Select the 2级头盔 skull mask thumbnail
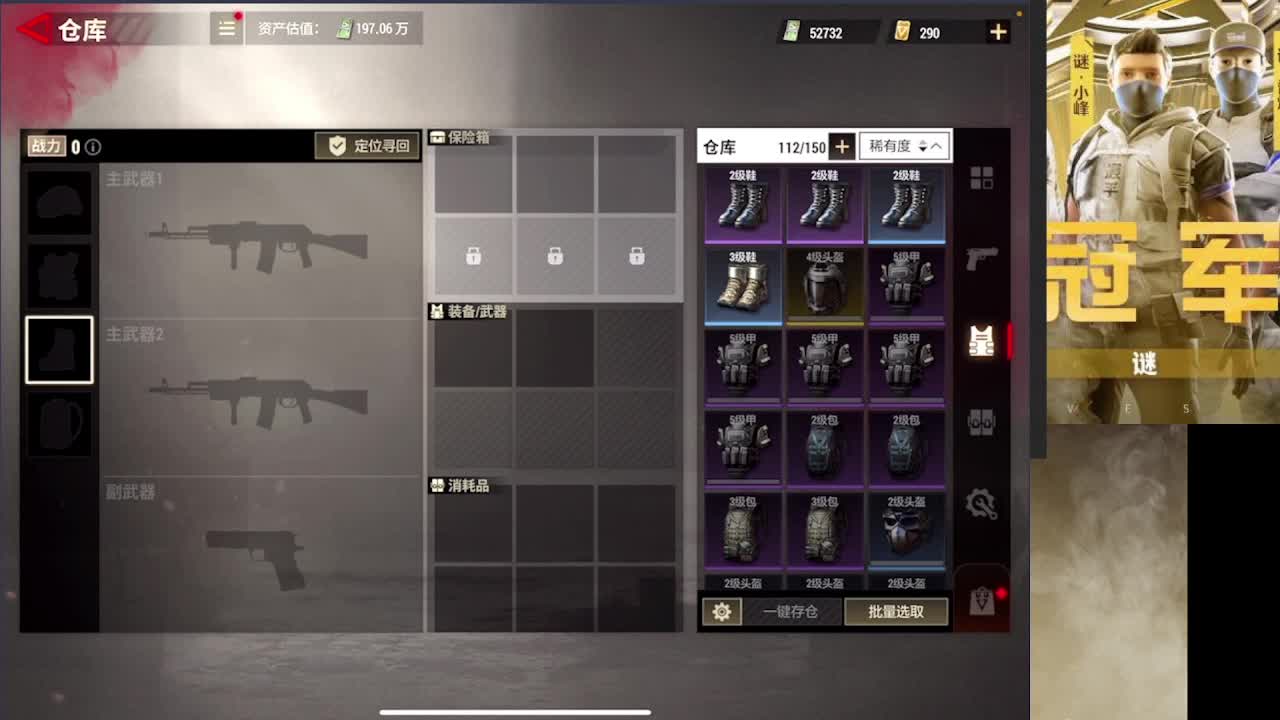The width and height of the screenshot is (1280, 720). click(x=906, y=528)
